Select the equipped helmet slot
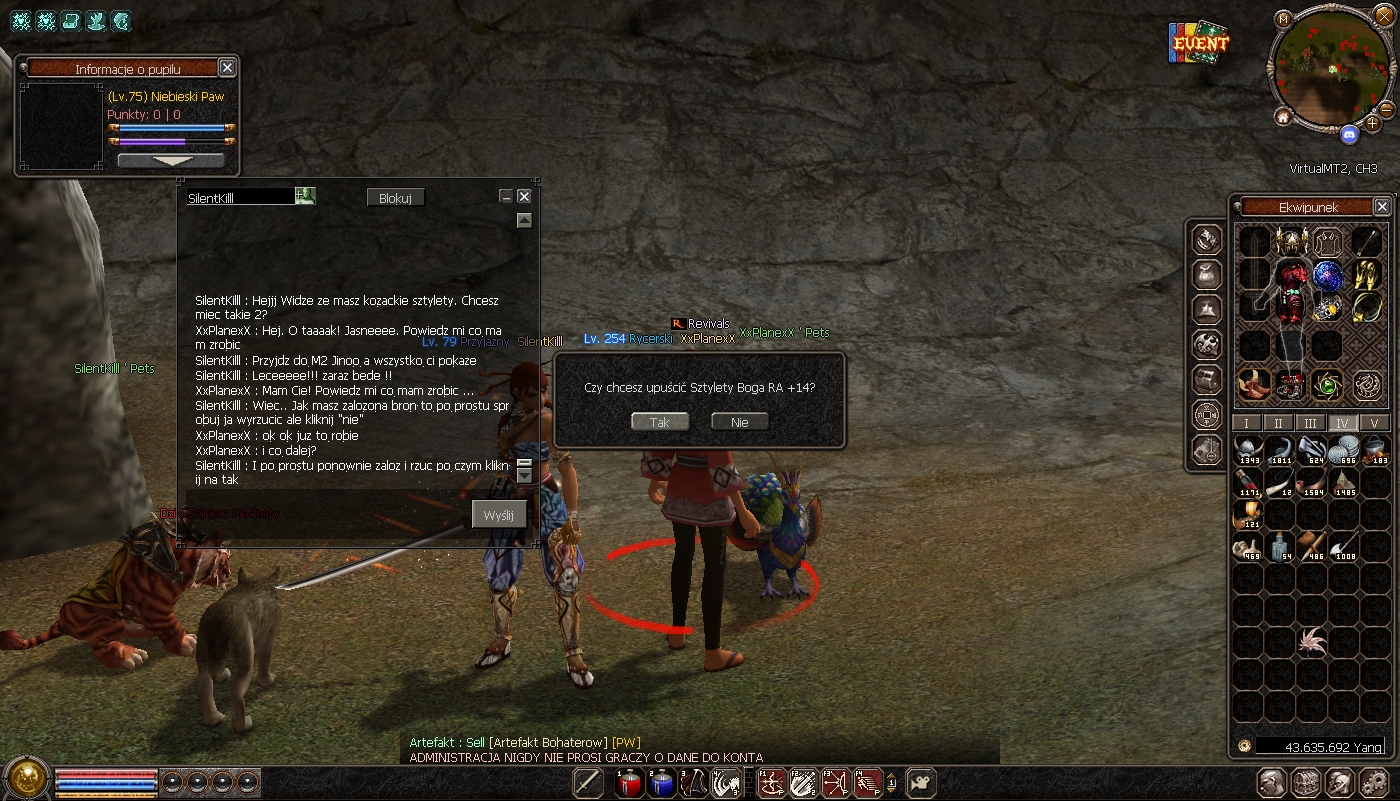Viewport: 1400px width, 801px height. point(1292,242)
